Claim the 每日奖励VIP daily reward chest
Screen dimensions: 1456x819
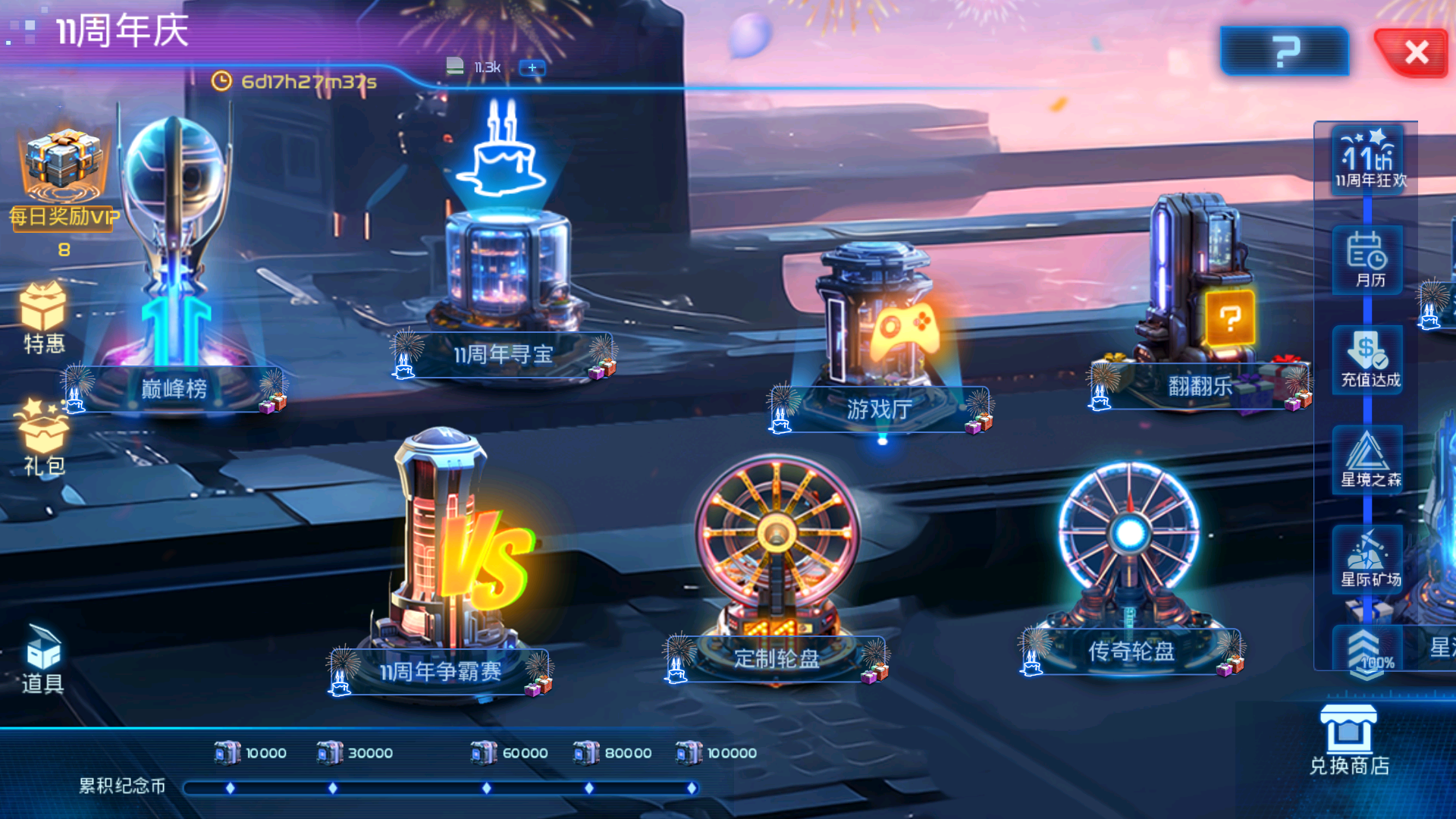click(x=64, y=176)
